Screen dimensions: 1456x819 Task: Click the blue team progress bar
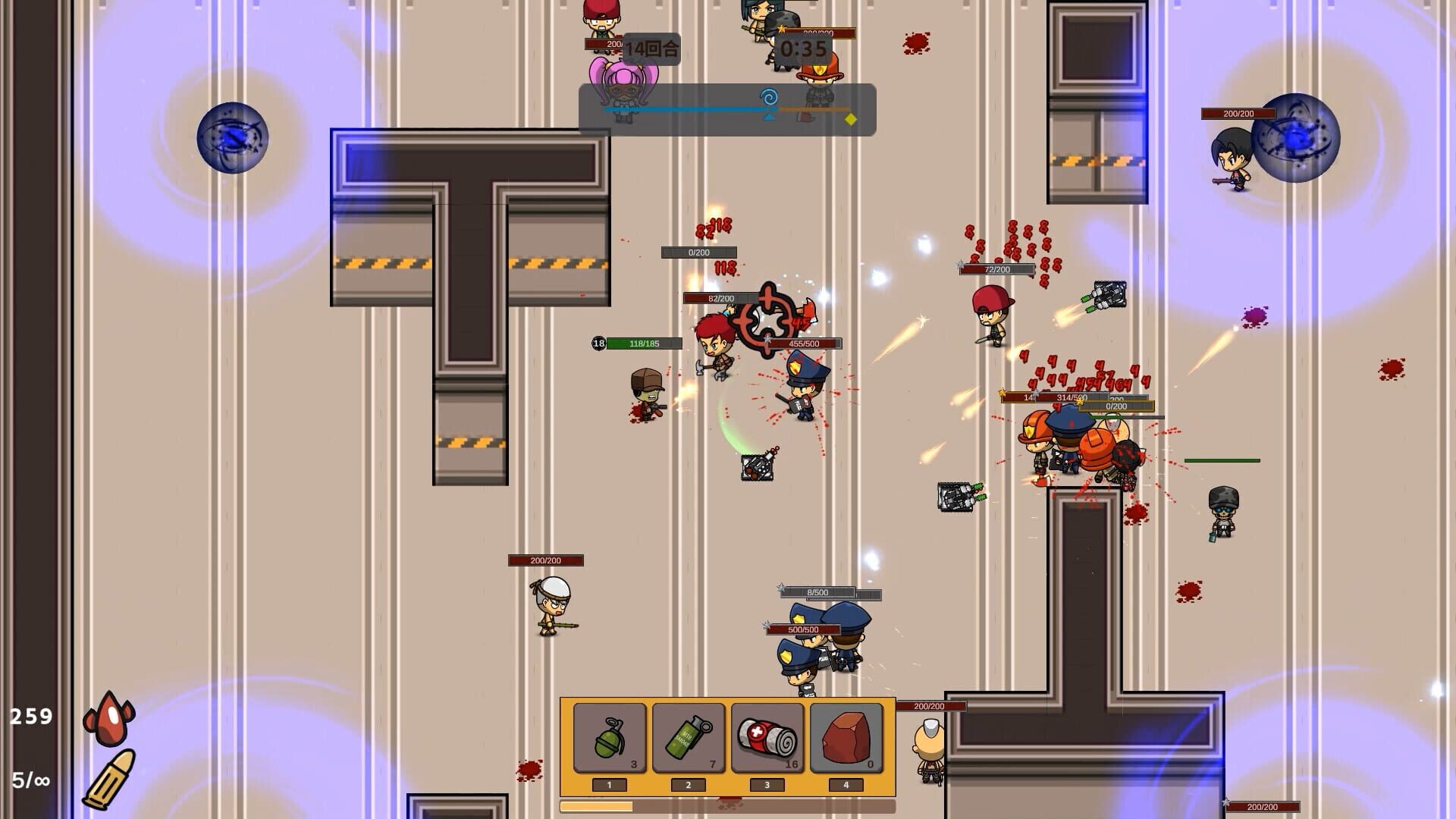682,110
